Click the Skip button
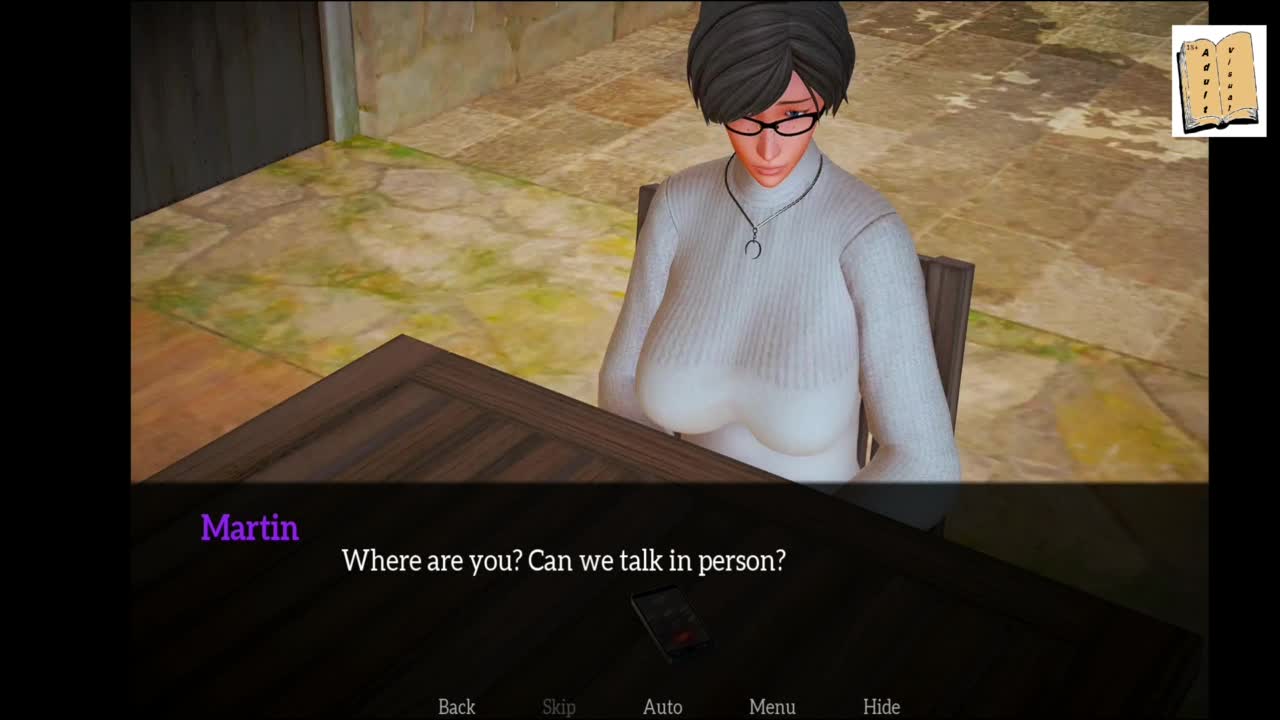1280x720 pixels. tap(559, 707)
